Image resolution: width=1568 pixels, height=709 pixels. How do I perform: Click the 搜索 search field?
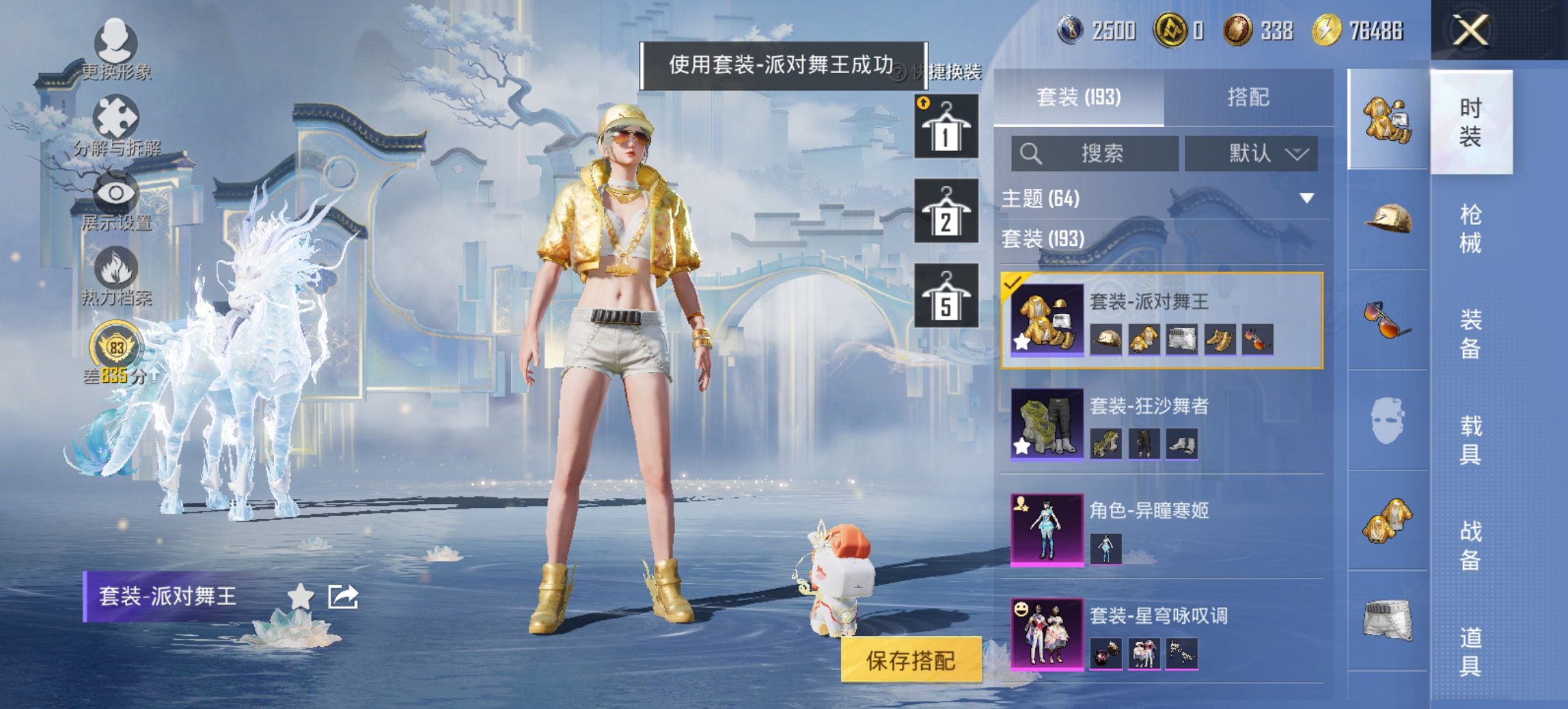(x=1093, y=154)
